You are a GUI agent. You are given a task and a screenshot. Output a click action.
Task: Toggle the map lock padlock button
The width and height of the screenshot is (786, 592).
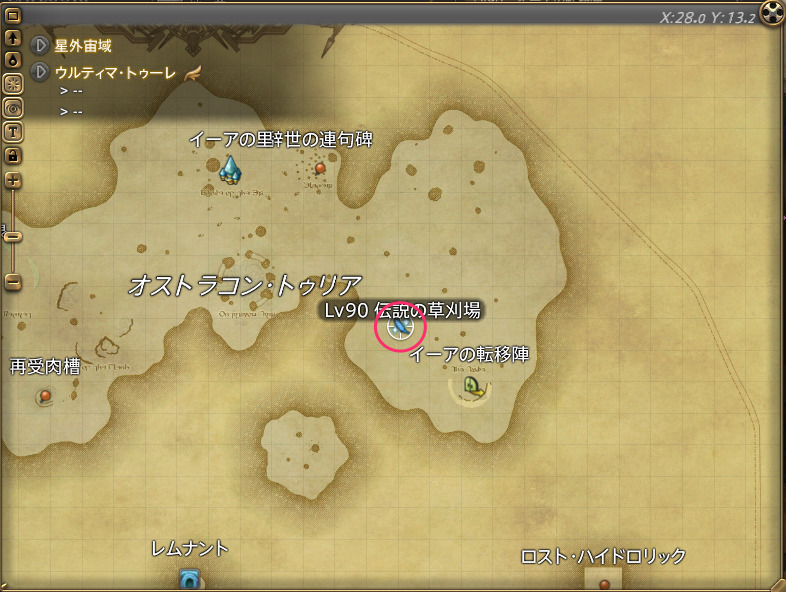point(13,155)
